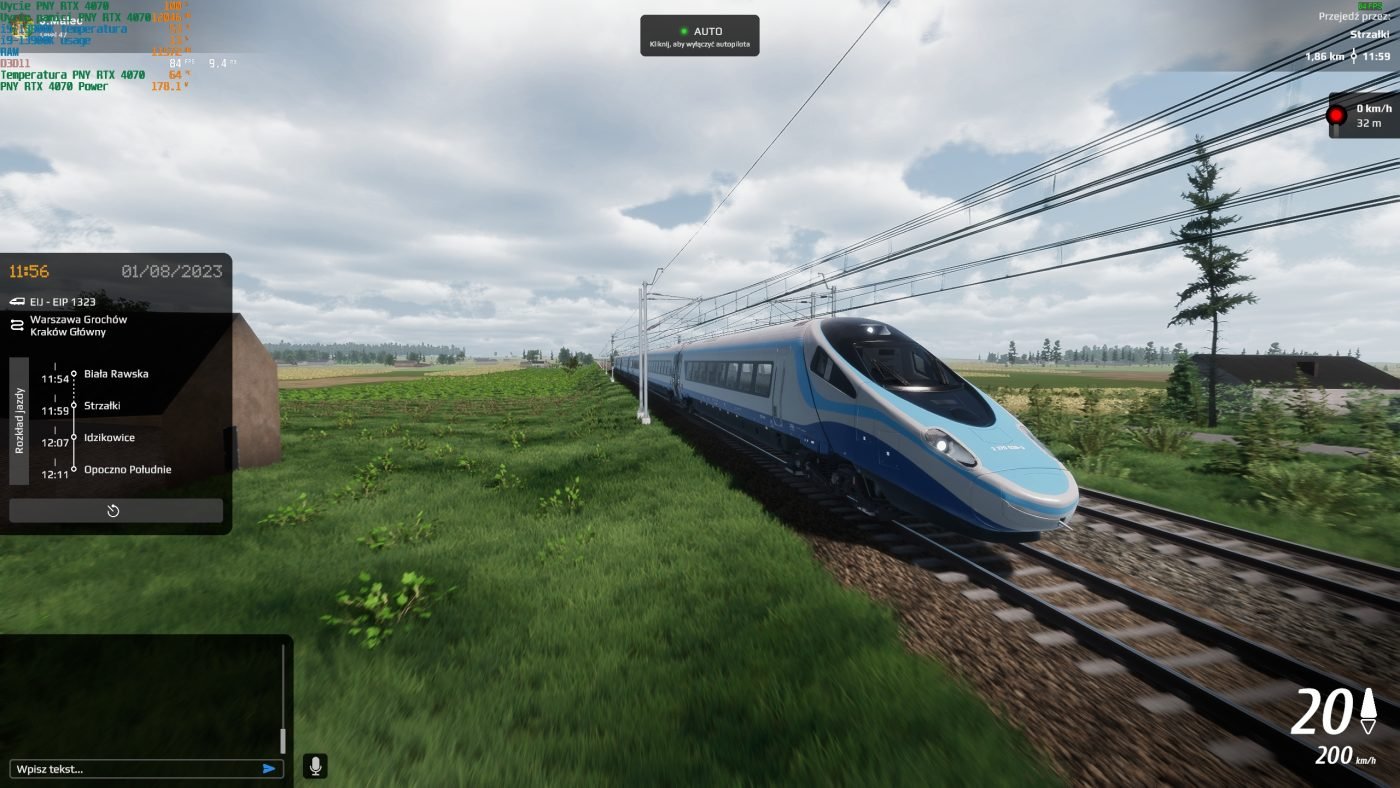Select the Strzałki timetable stop
1400x788 pixels.
(x=102, y=406)
